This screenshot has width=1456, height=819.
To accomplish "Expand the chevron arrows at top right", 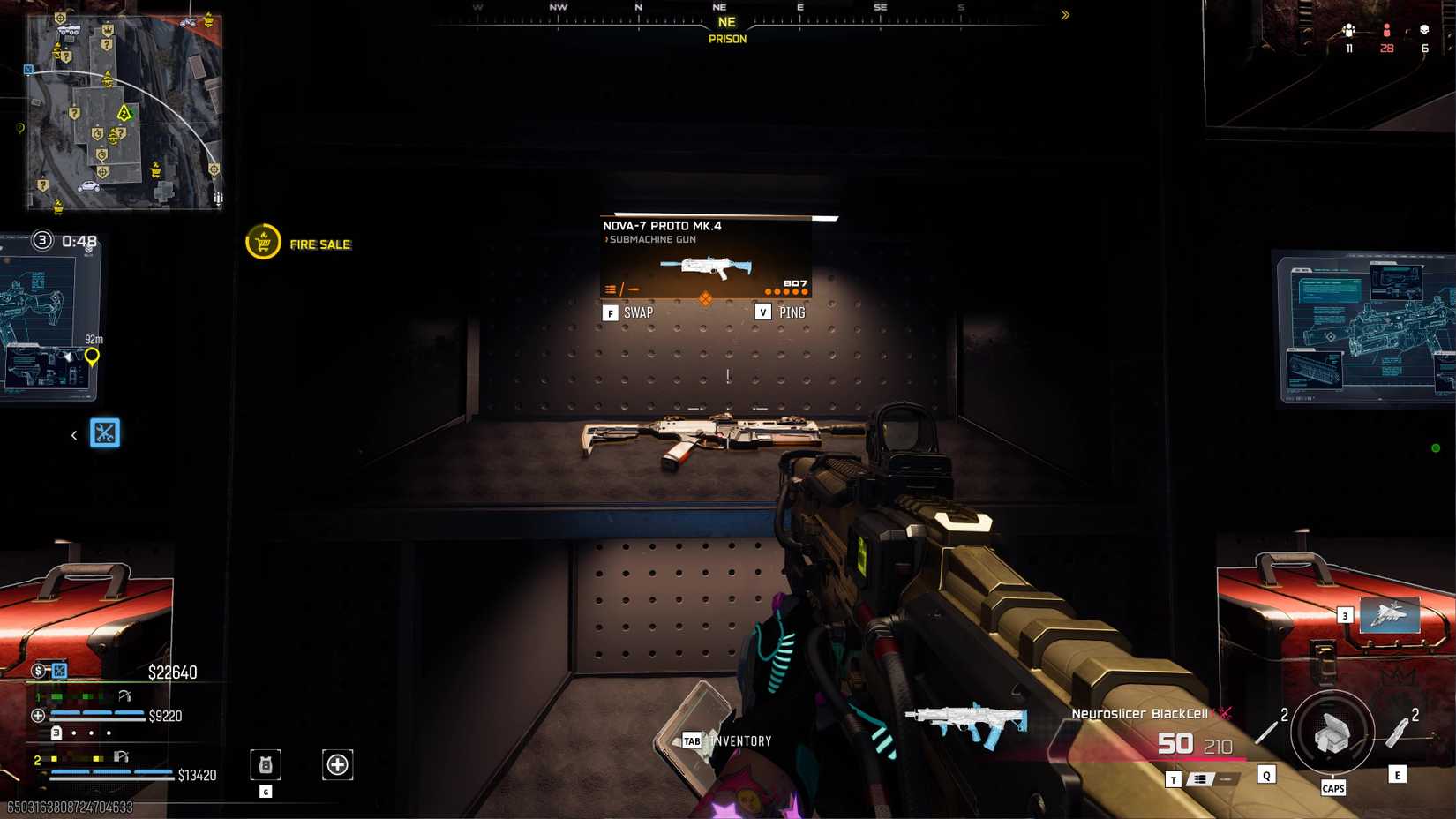I will (1065, 14).
